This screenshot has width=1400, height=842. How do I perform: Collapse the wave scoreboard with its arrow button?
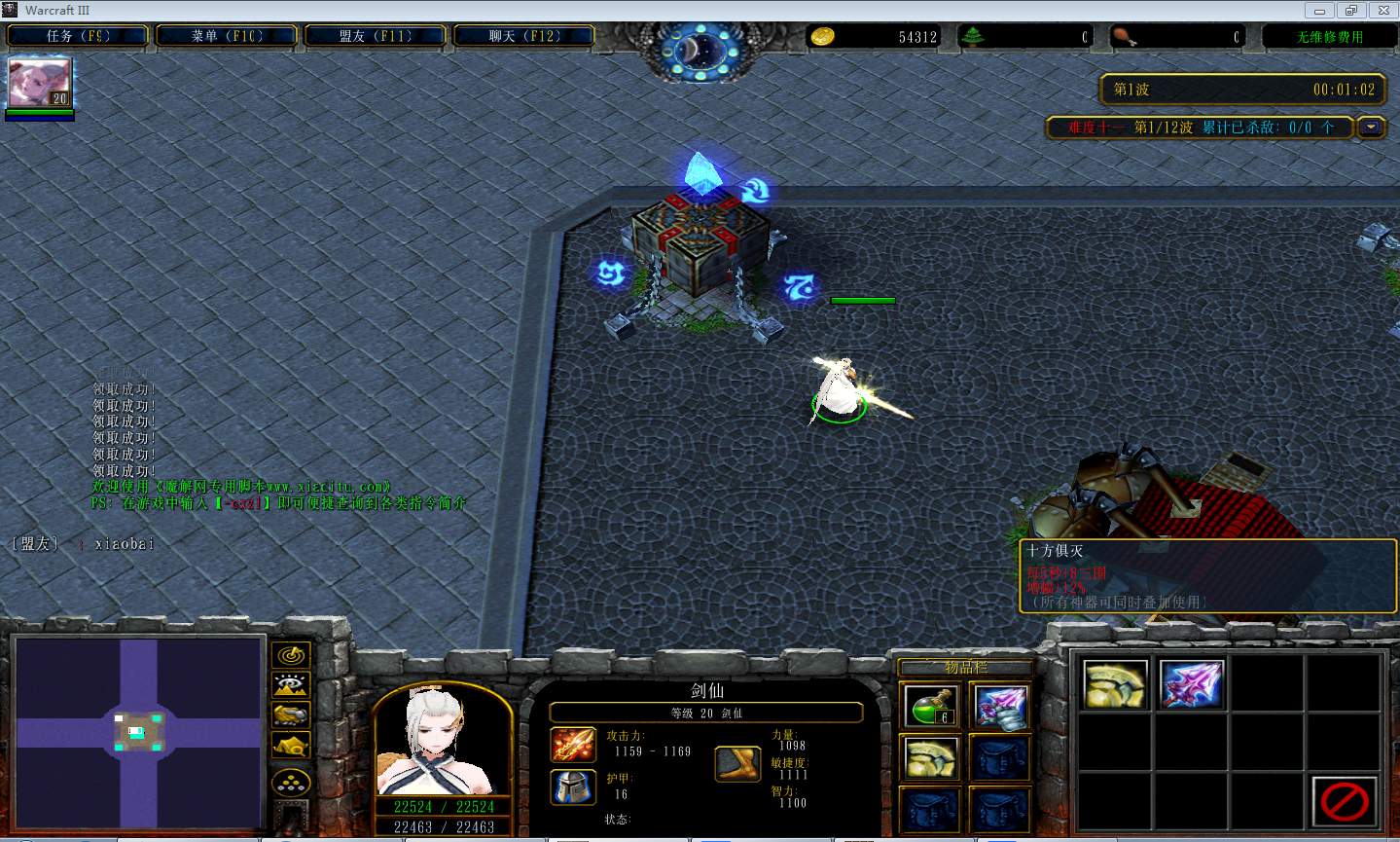pos(1372,128)
